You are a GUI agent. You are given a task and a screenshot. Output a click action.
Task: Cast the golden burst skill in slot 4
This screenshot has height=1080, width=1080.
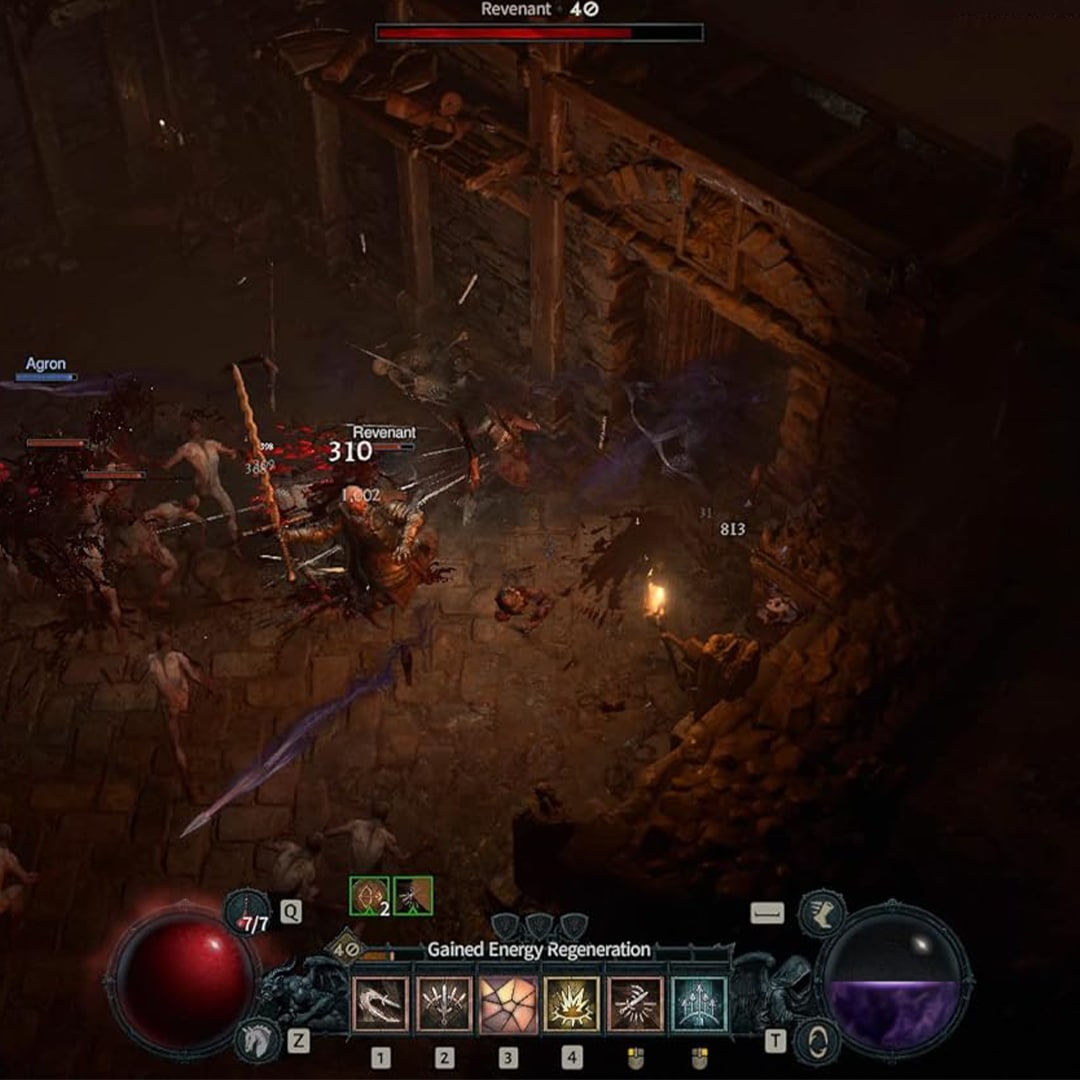pos(572,1004)
